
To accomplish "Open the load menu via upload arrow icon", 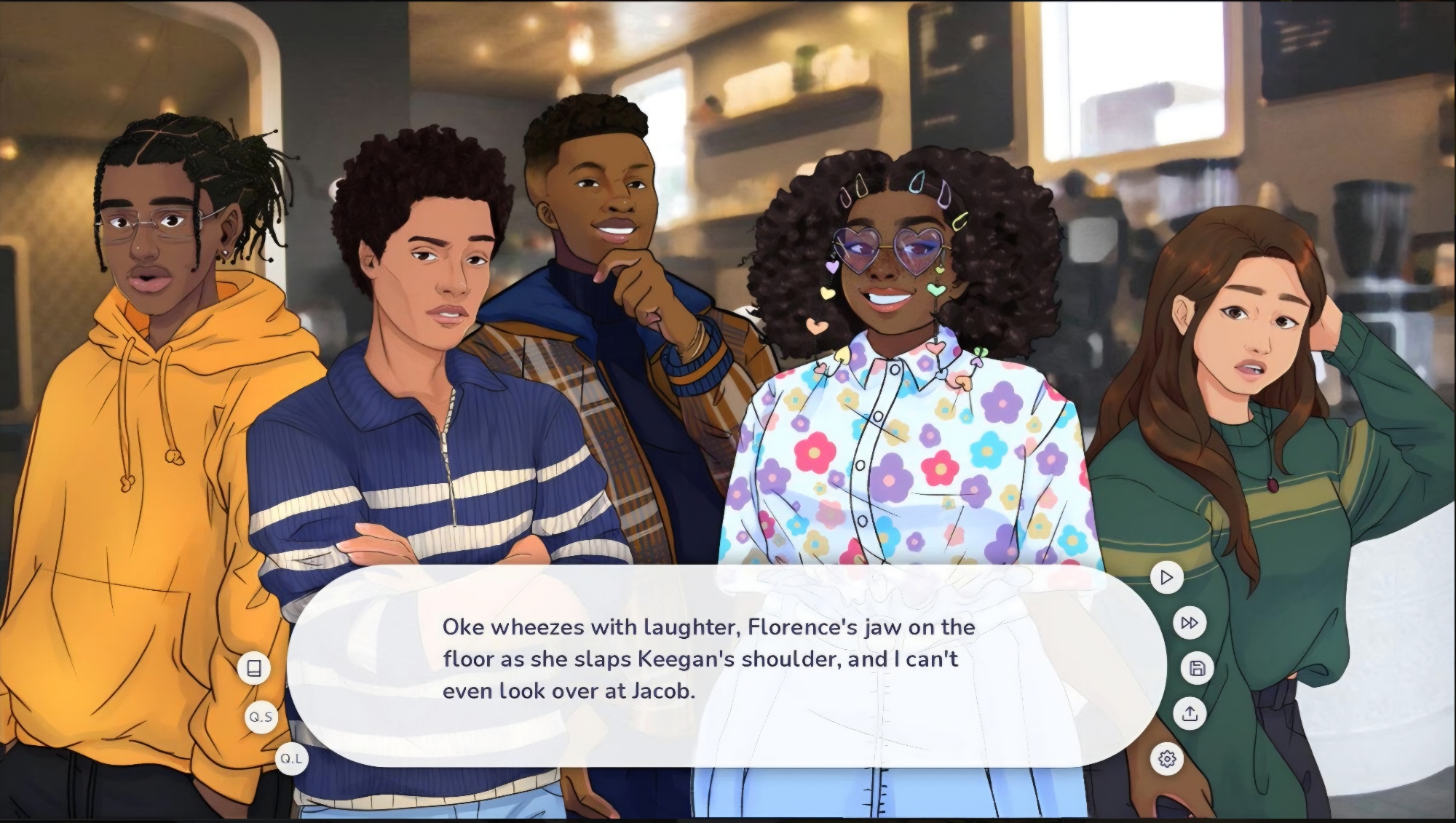I will click(1190, 713).
